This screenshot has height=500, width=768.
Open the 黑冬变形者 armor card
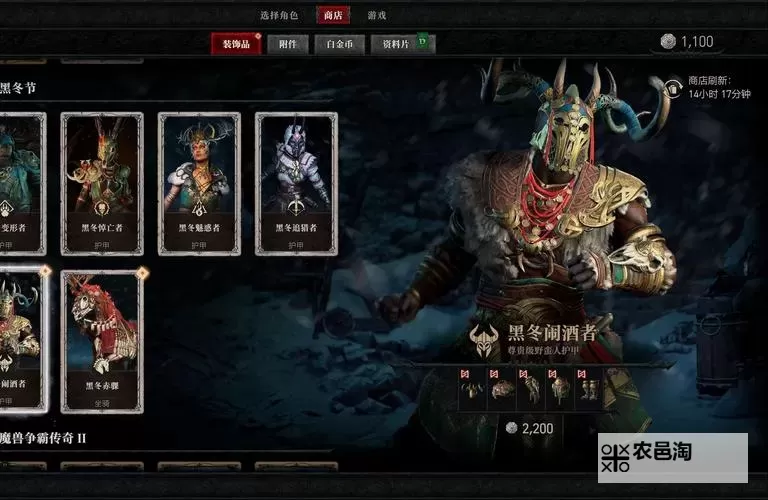click(x=20, y=183)
